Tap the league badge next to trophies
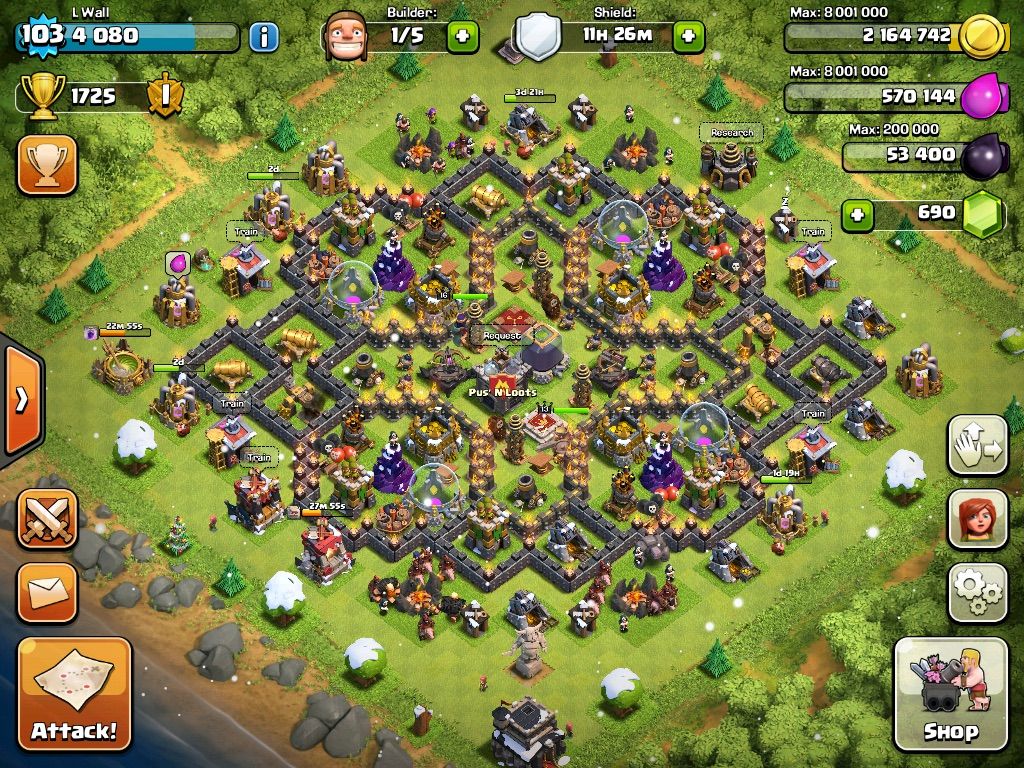Image resolution: width=1024 pixels, height=768 pixels. (164, 96)
